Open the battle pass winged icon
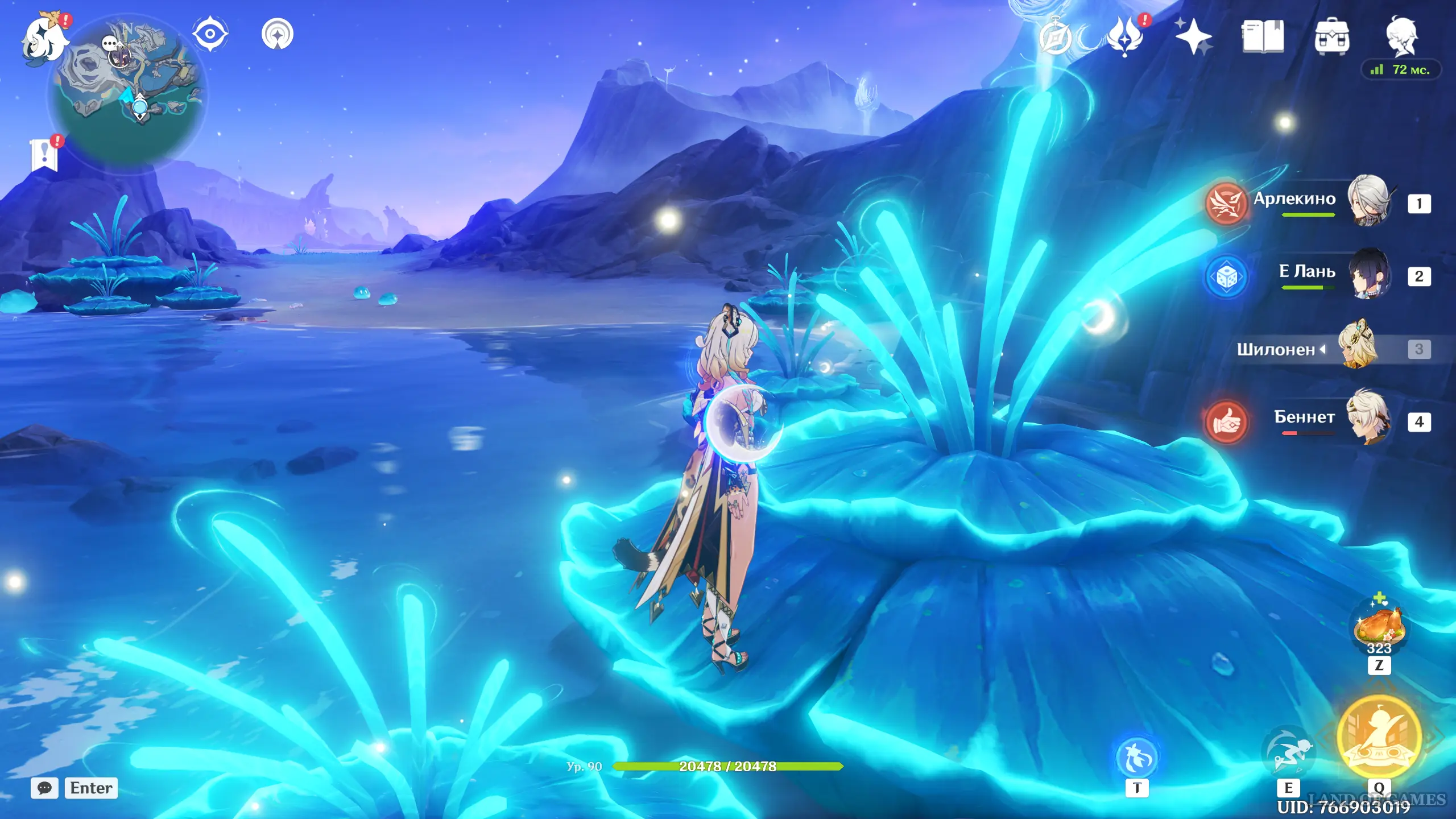Viewport: 1456px width, 819px height. (x=1125, y=36)
